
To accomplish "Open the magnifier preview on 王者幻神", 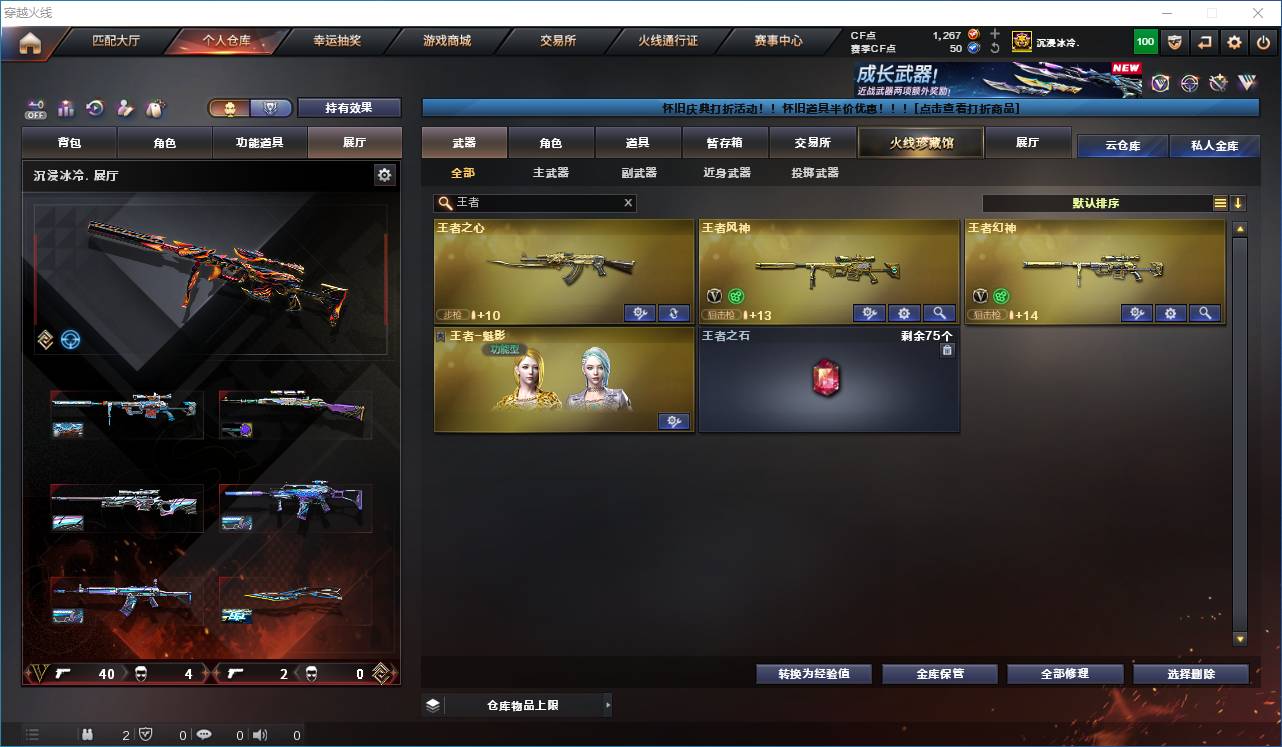I will coord(1205,313).
